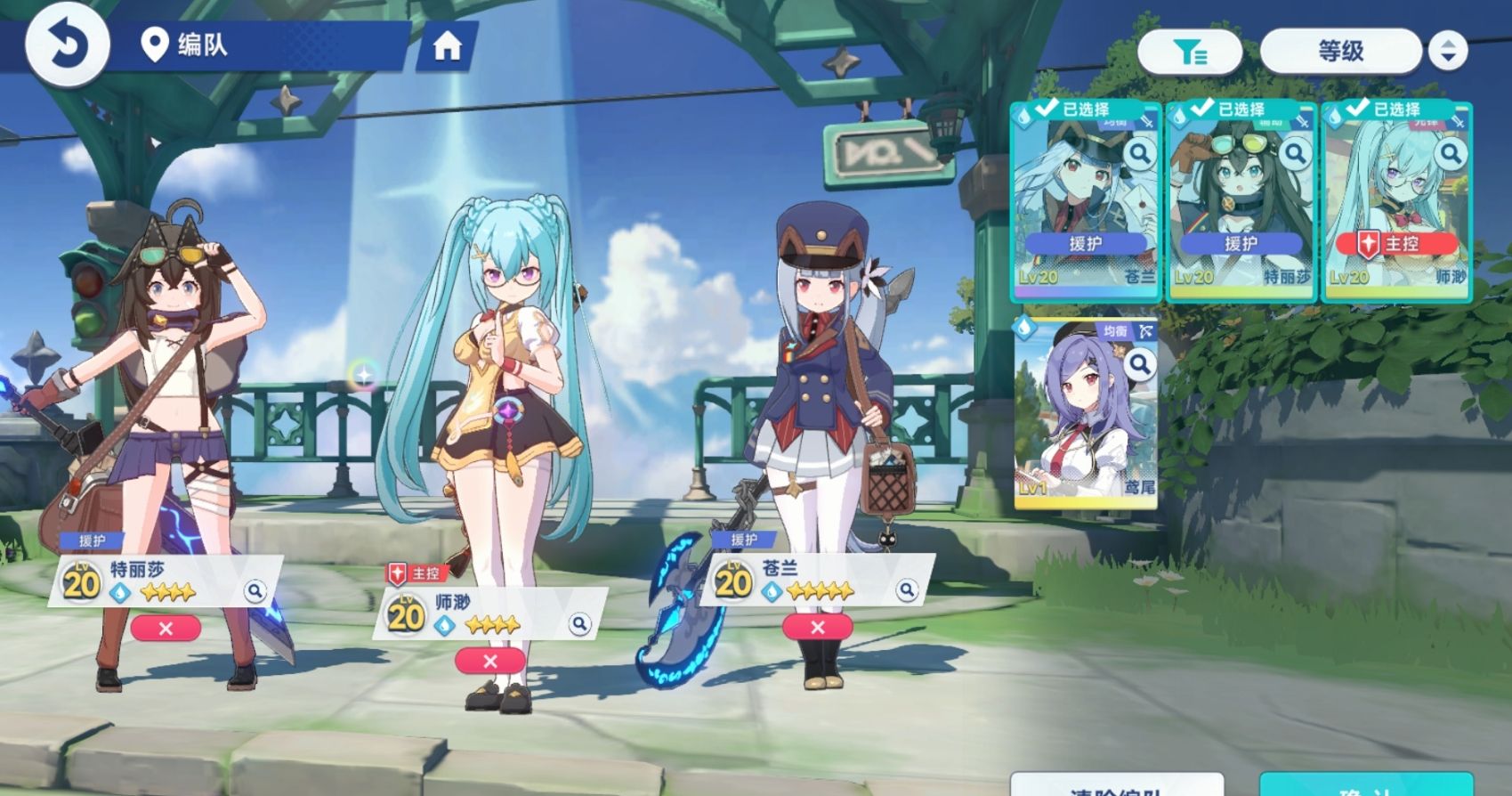Screen dimensions: 1512x796
Task: Open the 等级 sort dropdown
Action: coord(1340,52)
